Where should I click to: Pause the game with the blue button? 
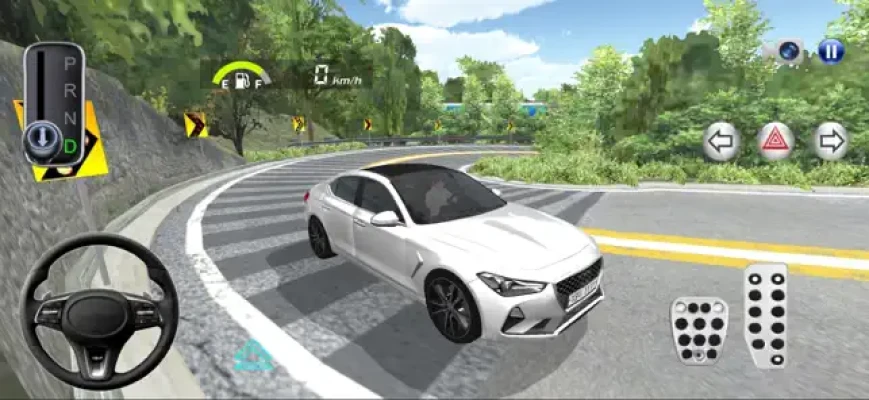pos(831,50)
